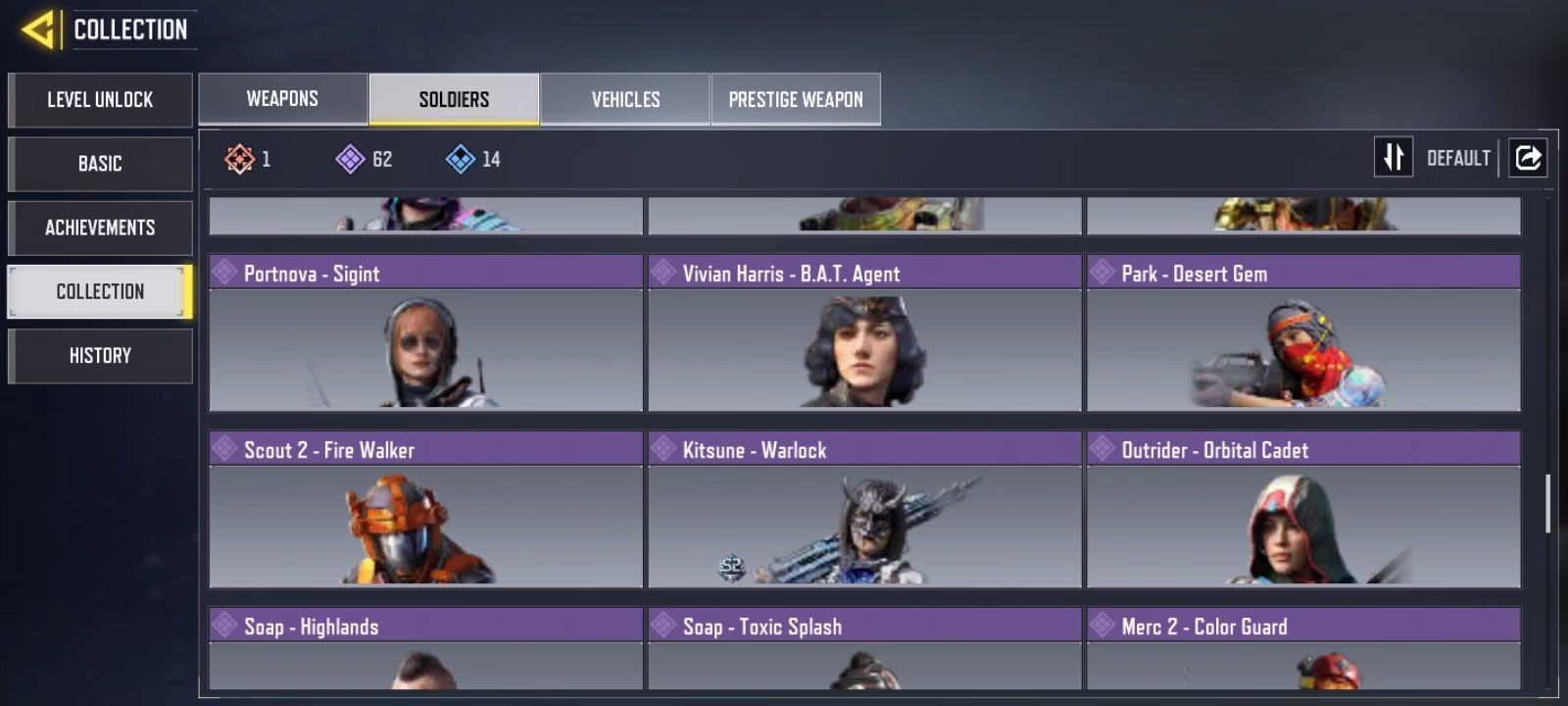Open the Achievements section
1568x706 pixels.
(x=100, y=227)
